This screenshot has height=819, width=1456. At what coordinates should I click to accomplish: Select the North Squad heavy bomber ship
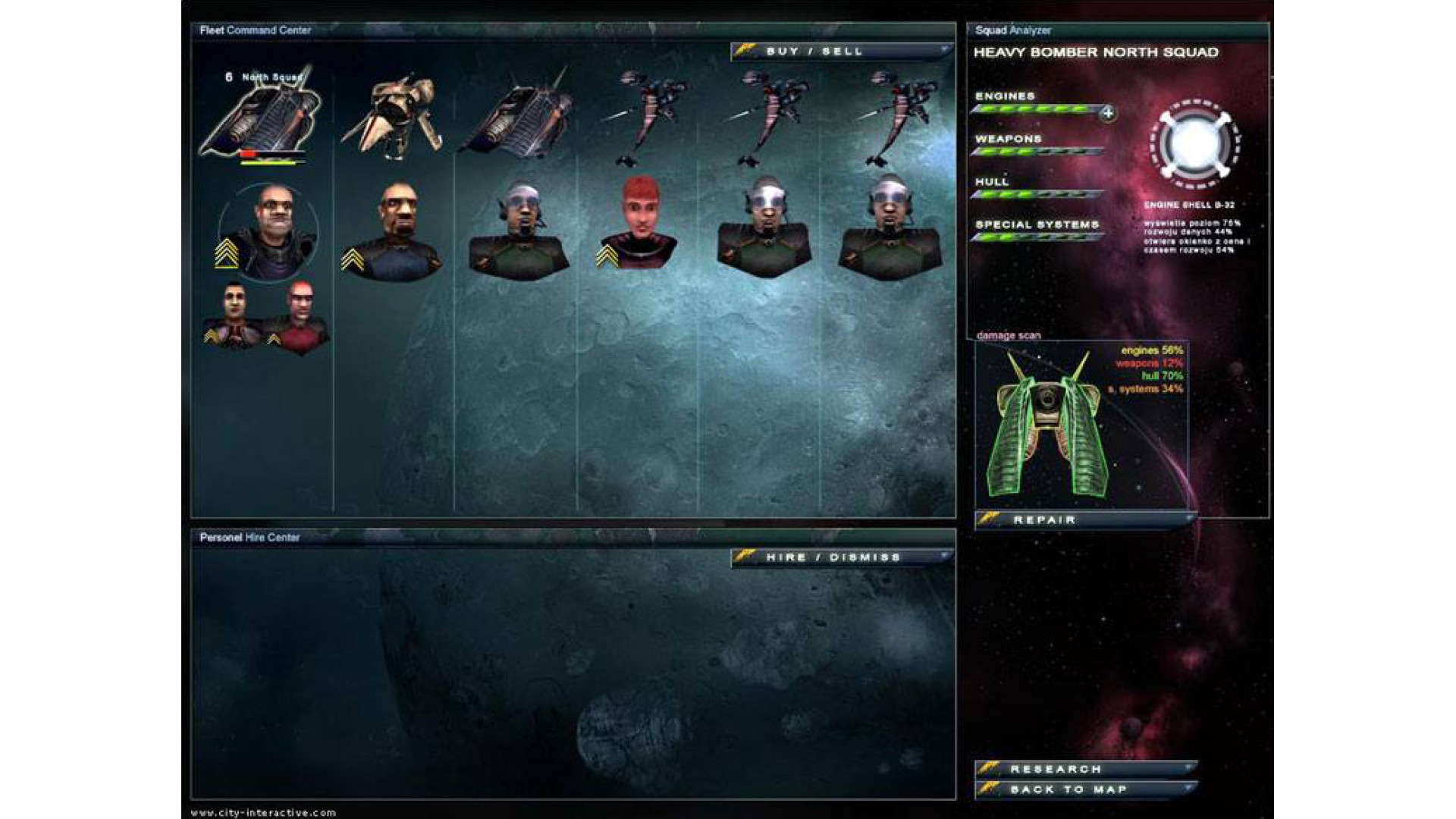260,115
